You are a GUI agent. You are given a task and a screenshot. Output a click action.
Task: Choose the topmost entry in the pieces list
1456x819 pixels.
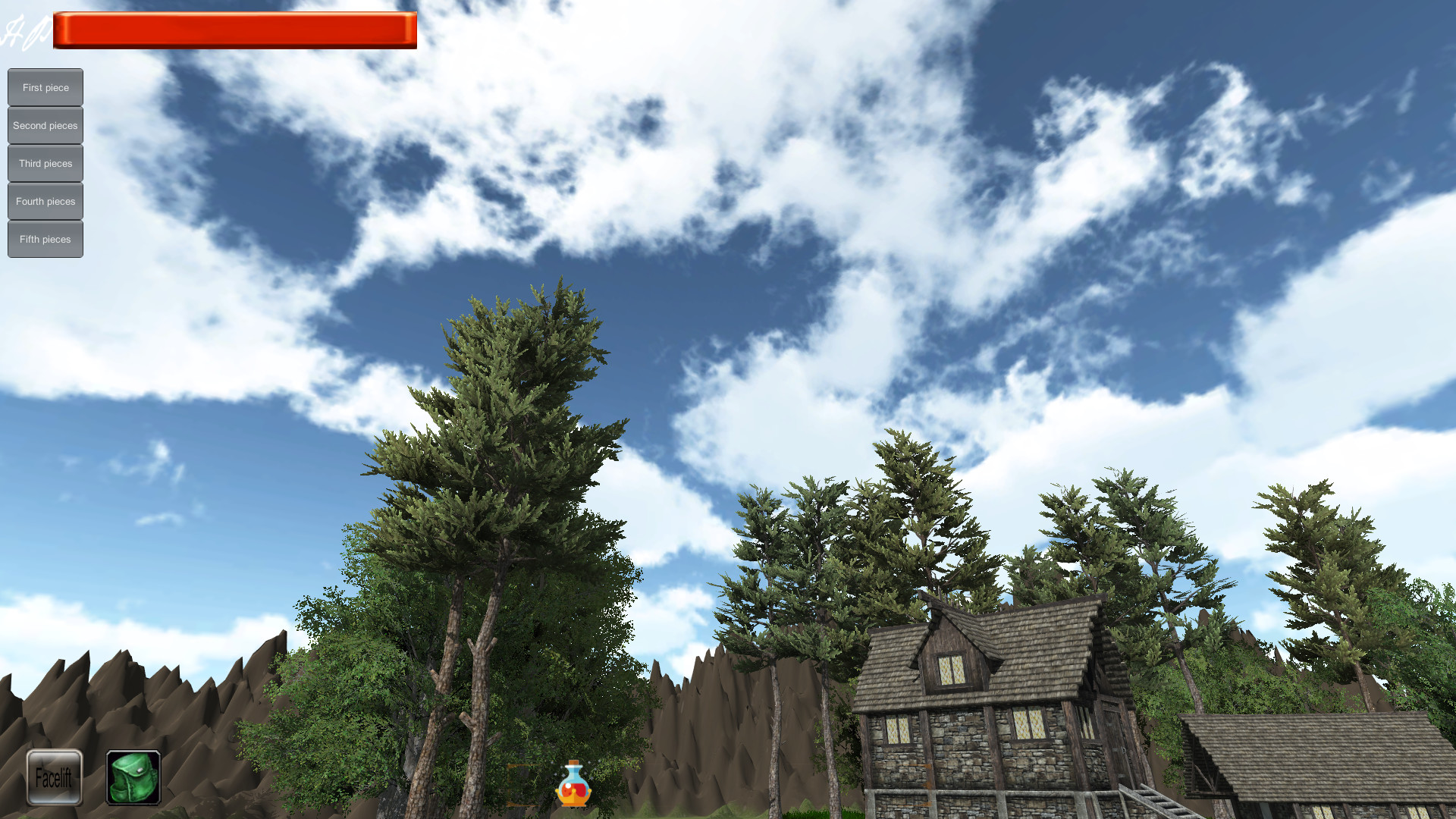(x=45, y=87)
